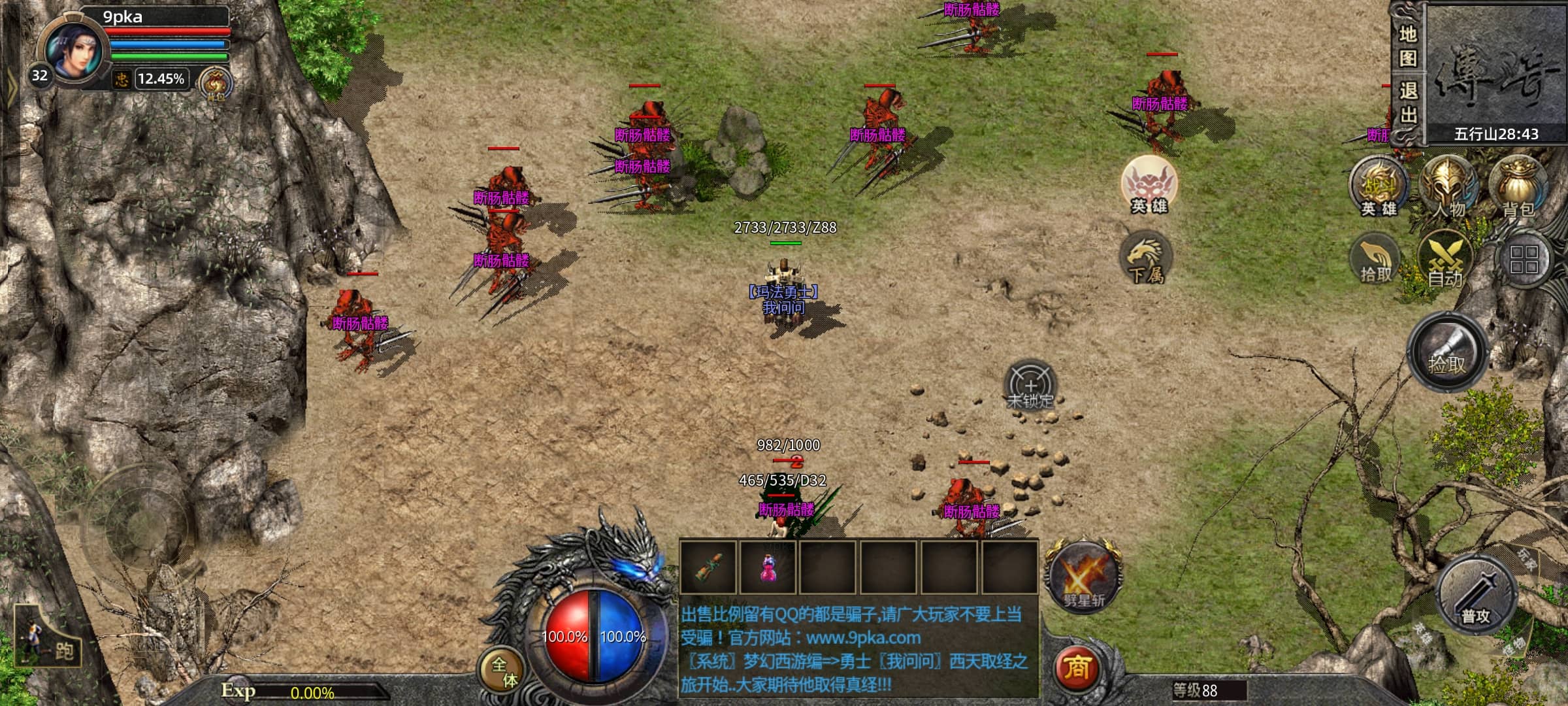Click the 退出 exit button
The width and height of the screenshot is (1568, 706).
1407,103
